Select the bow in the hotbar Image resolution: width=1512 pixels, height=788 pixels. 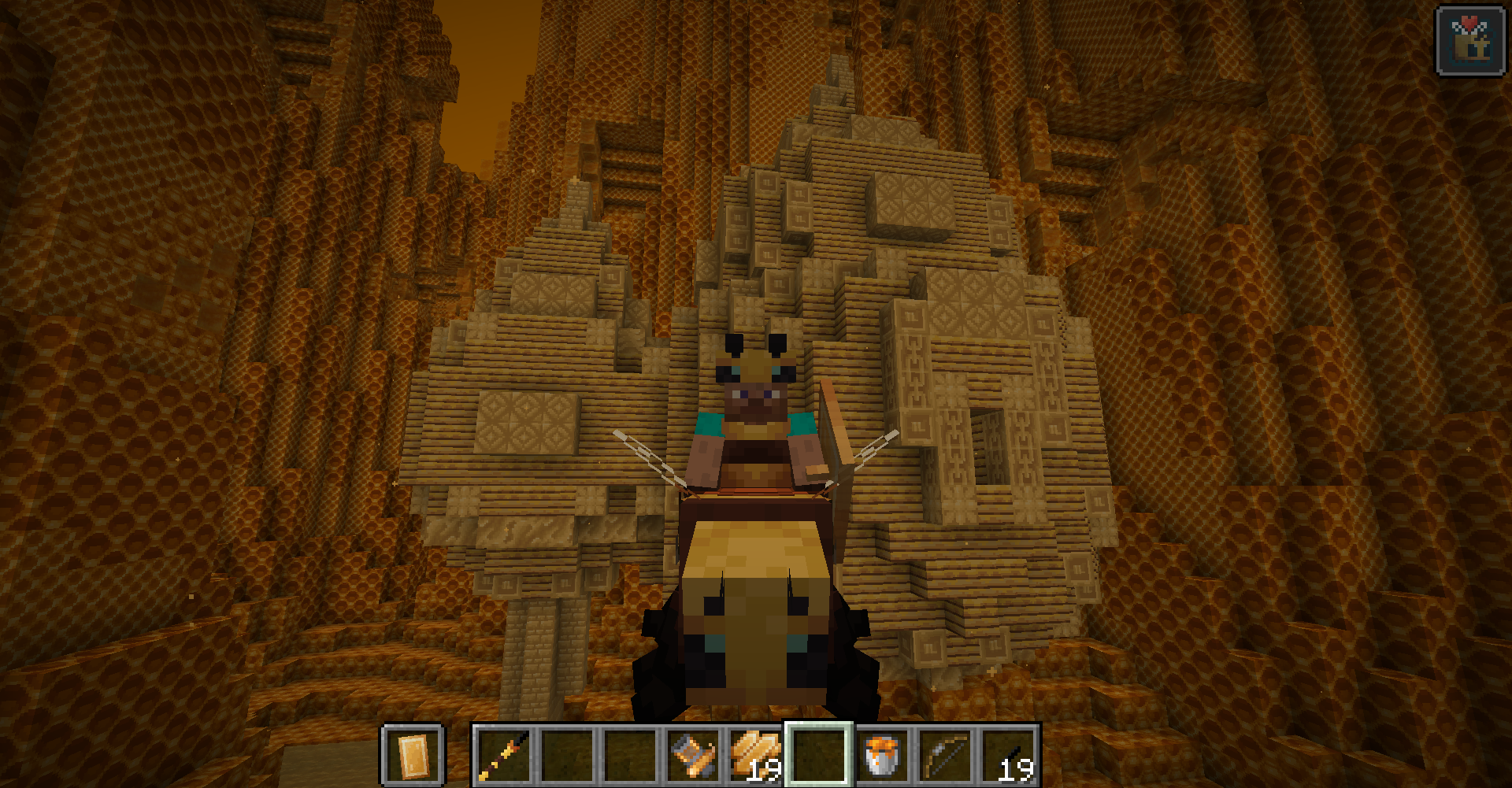(945, 756)
